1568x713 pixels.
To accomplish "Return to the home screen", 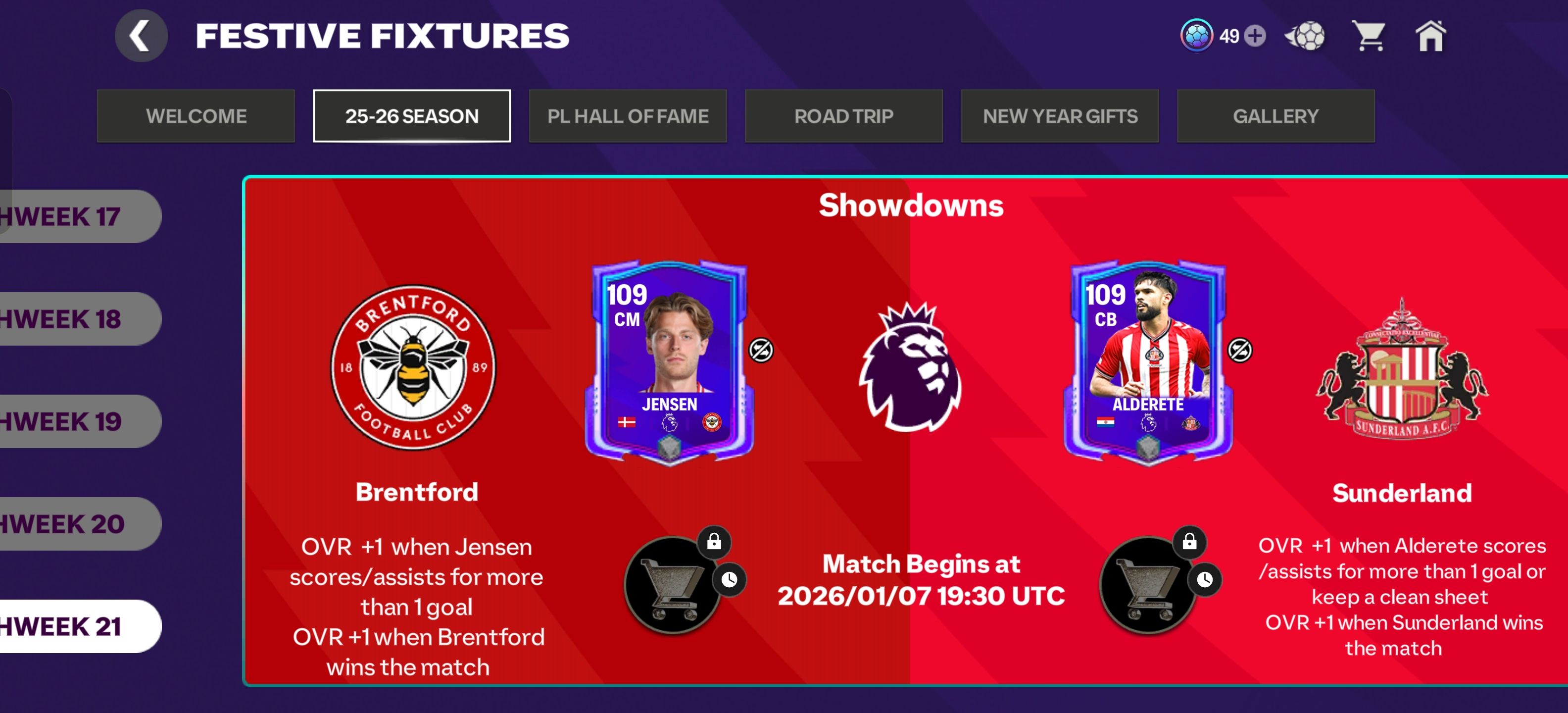I will click(1430, 36).
